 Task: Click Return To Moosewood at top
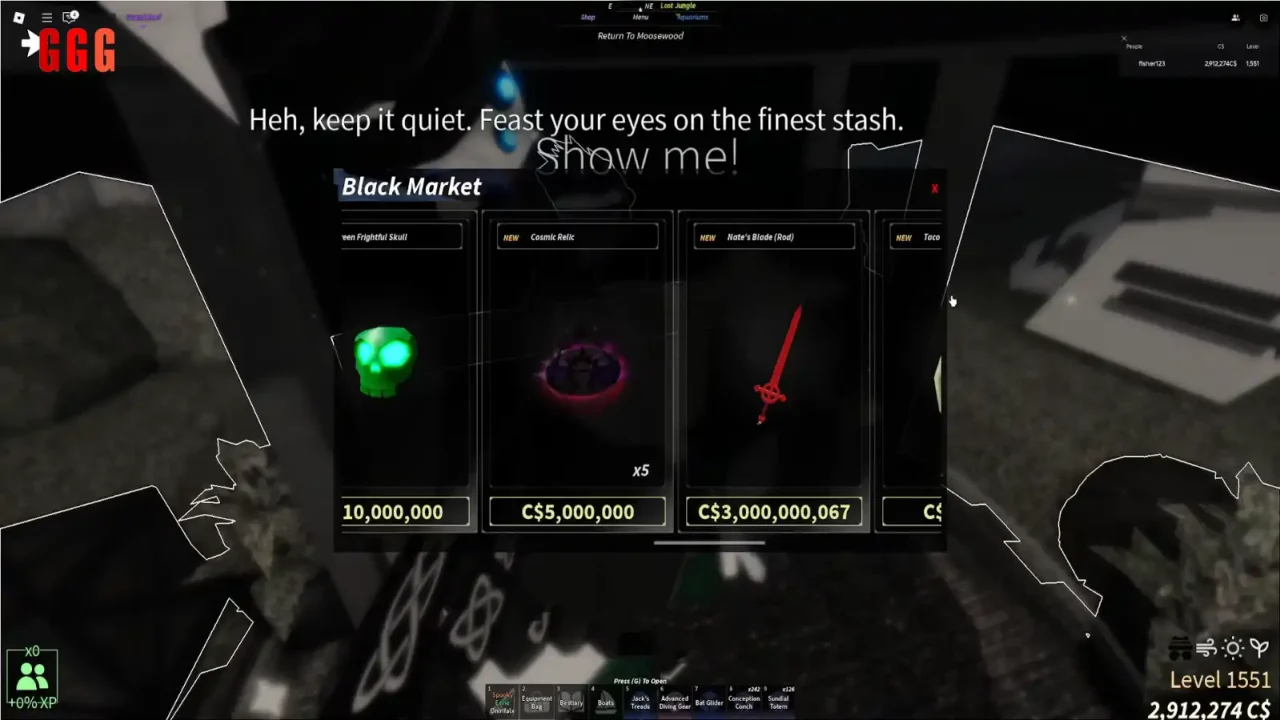638,36
